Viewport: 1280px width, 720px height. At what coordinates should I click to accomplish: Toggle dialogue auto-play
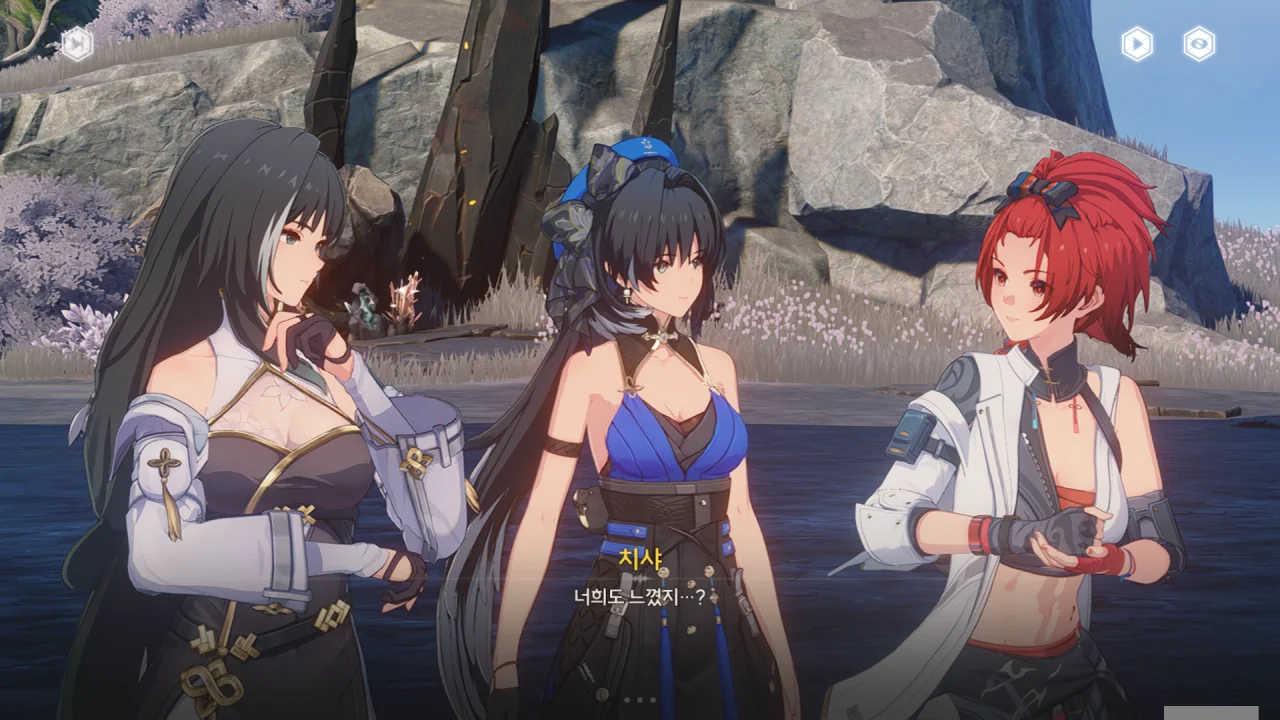tap(1137, 44)
